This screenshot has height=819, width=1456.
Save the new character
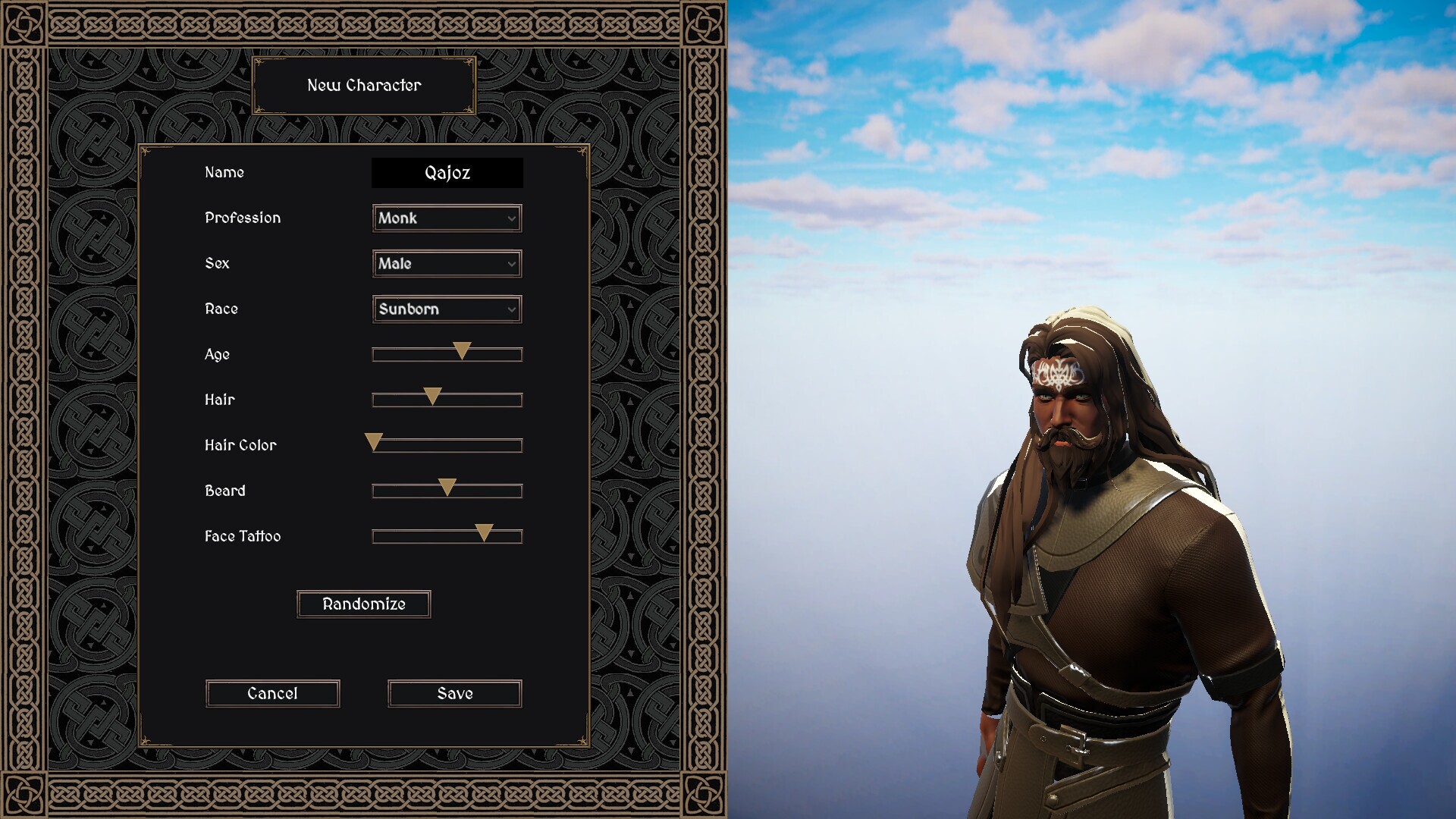[454, 694]
